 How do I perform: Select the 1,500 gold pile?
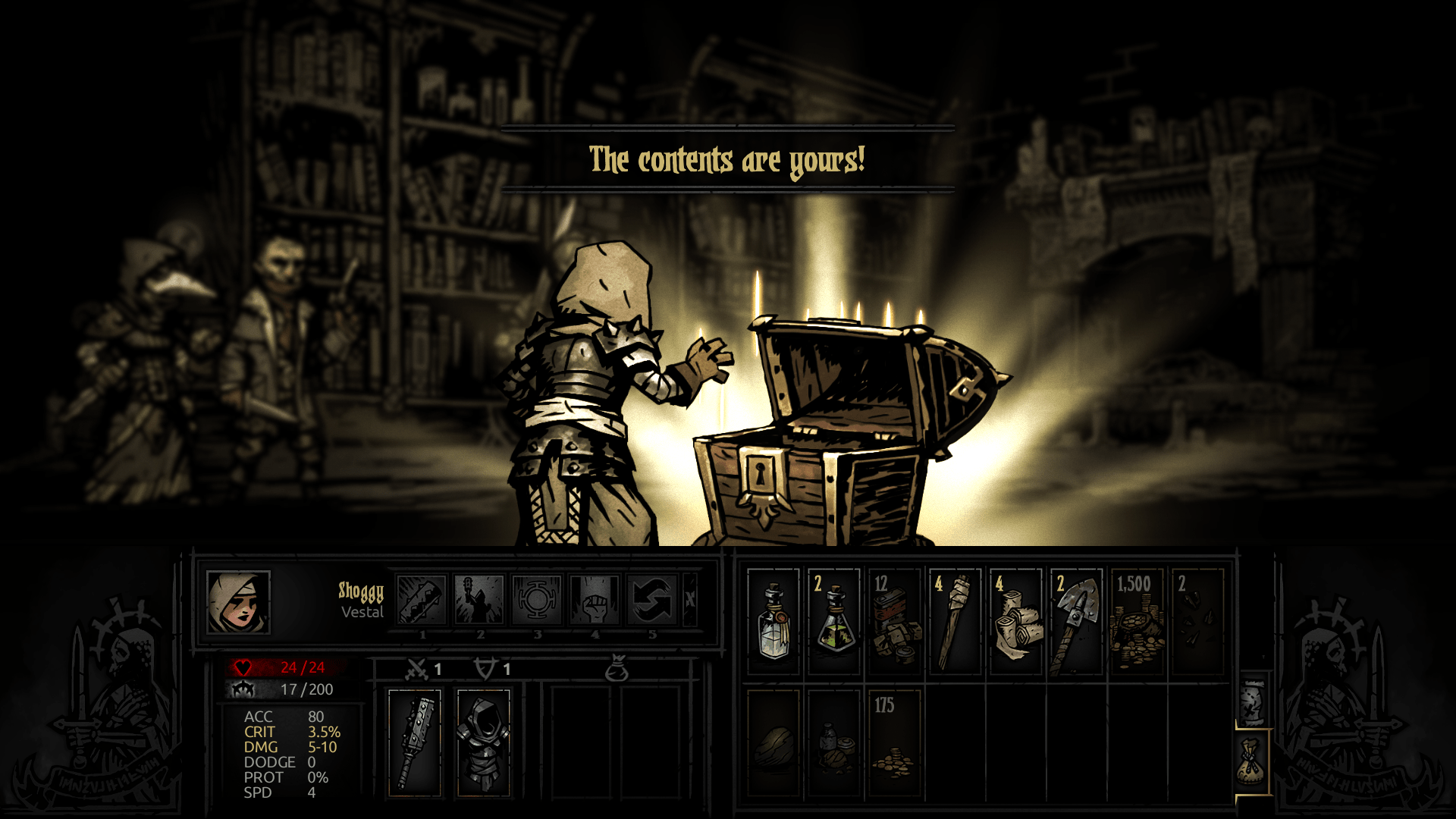coord(1137,622)
